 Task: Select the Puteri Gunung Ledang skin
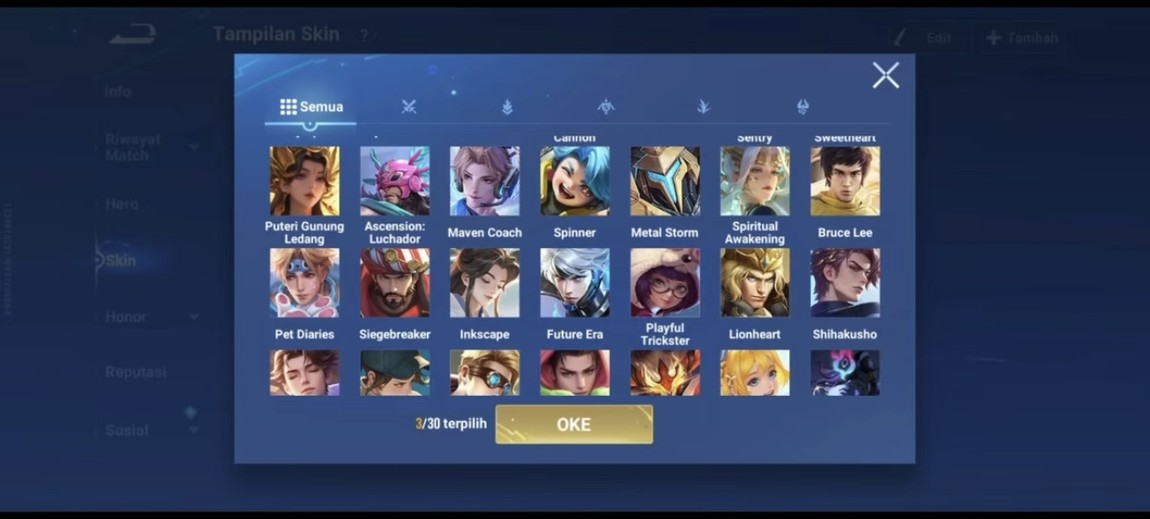304,181
